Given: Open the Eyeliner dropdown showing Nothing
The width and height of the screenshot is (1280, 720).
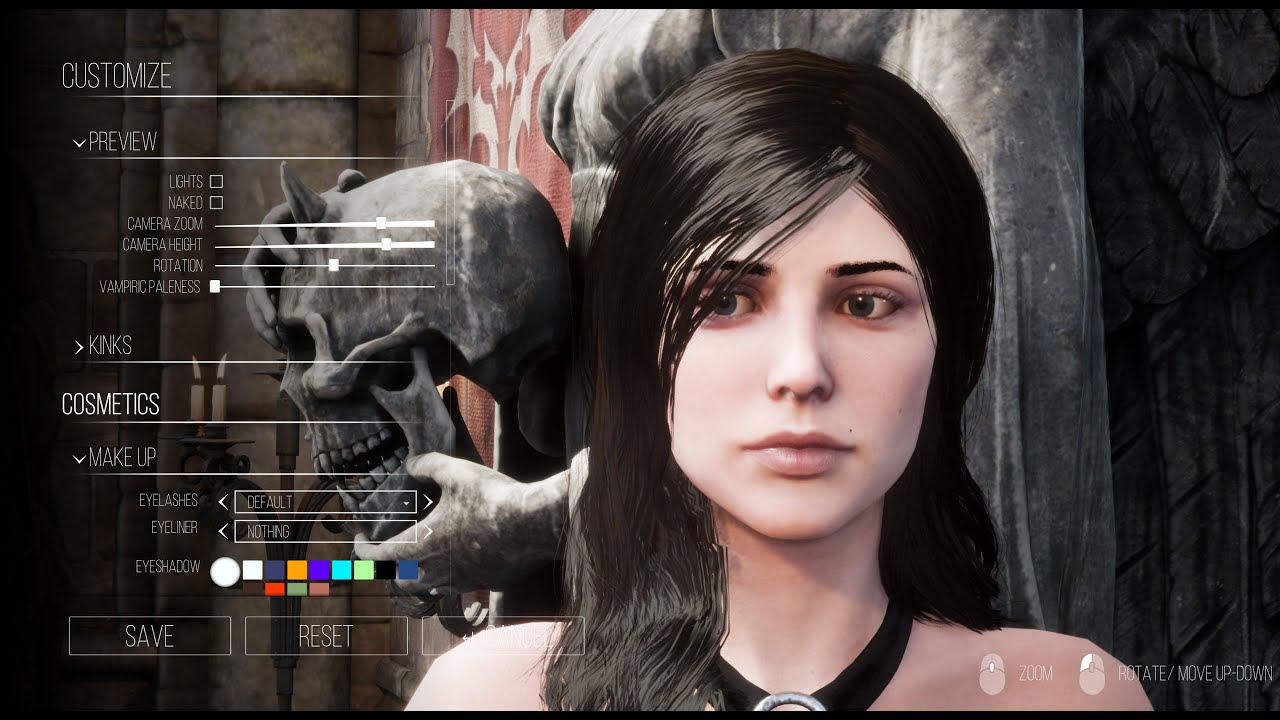Looking at the screenshot, I should click(x=320, y=532).
